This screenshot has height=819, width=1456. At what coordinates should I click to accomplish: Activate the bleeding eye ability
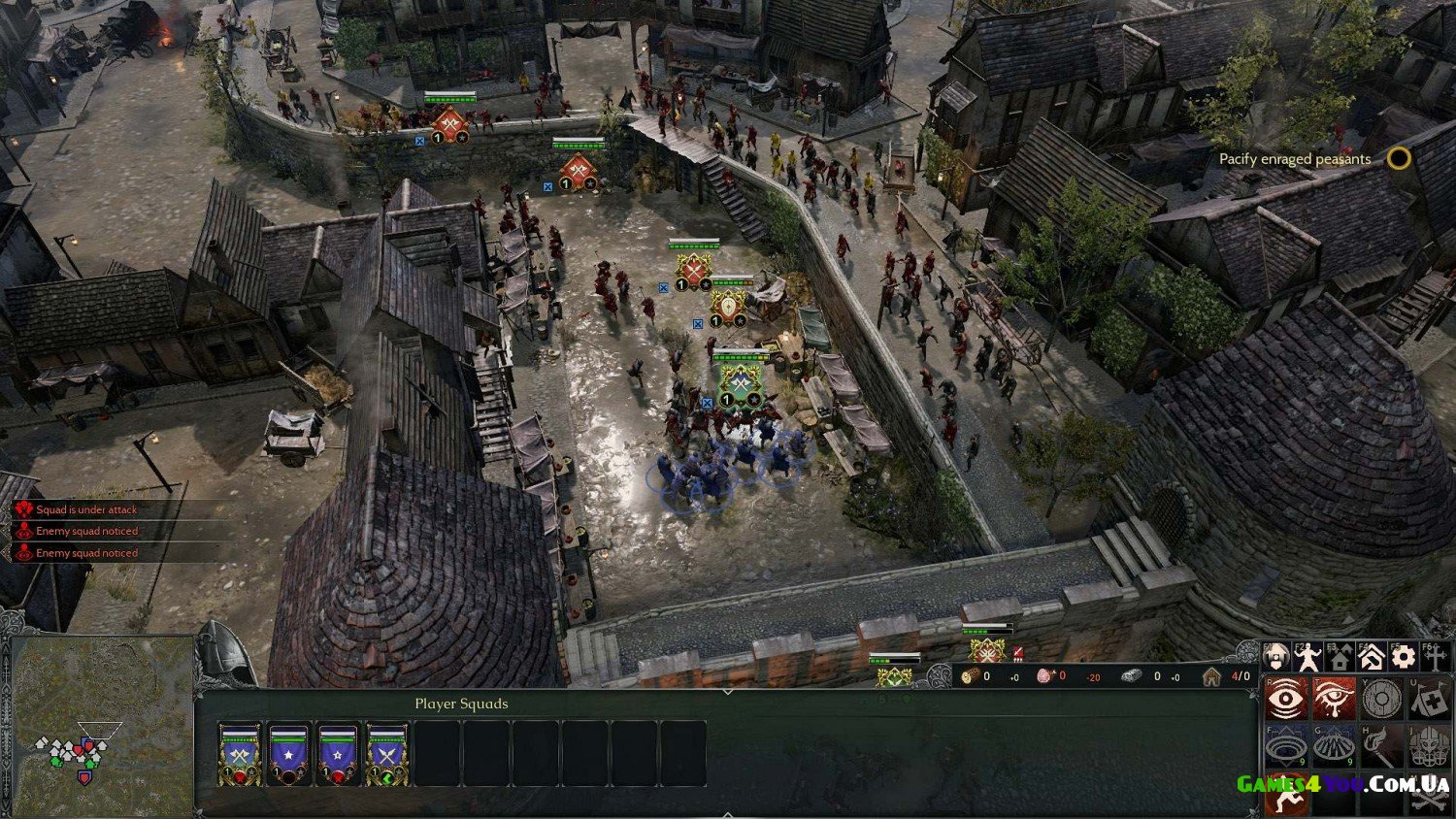[1334, 699]
